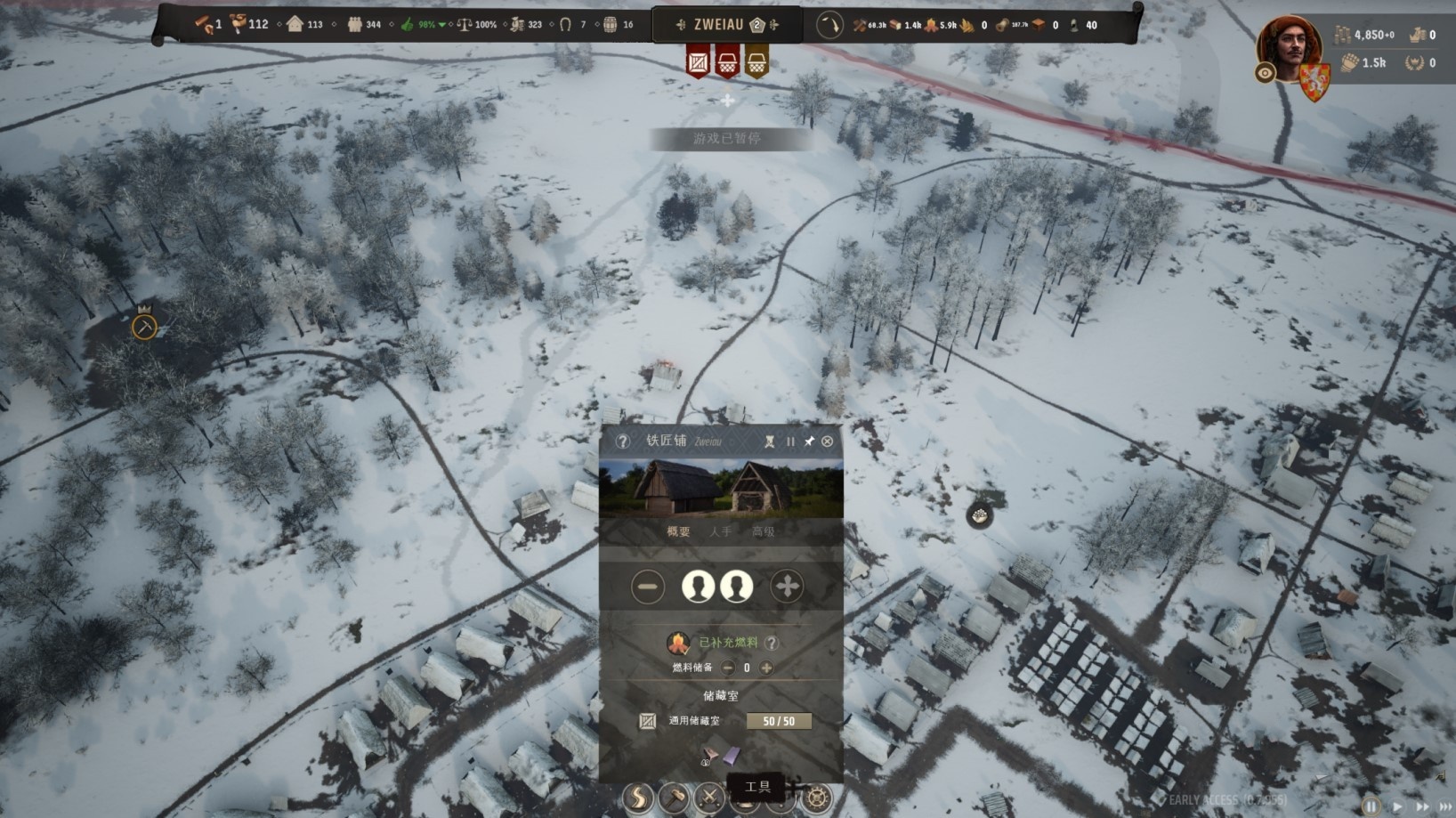Screen dimensions: 1456x818
Task: Click the pause game speed button
Action: pos(1371,806)
